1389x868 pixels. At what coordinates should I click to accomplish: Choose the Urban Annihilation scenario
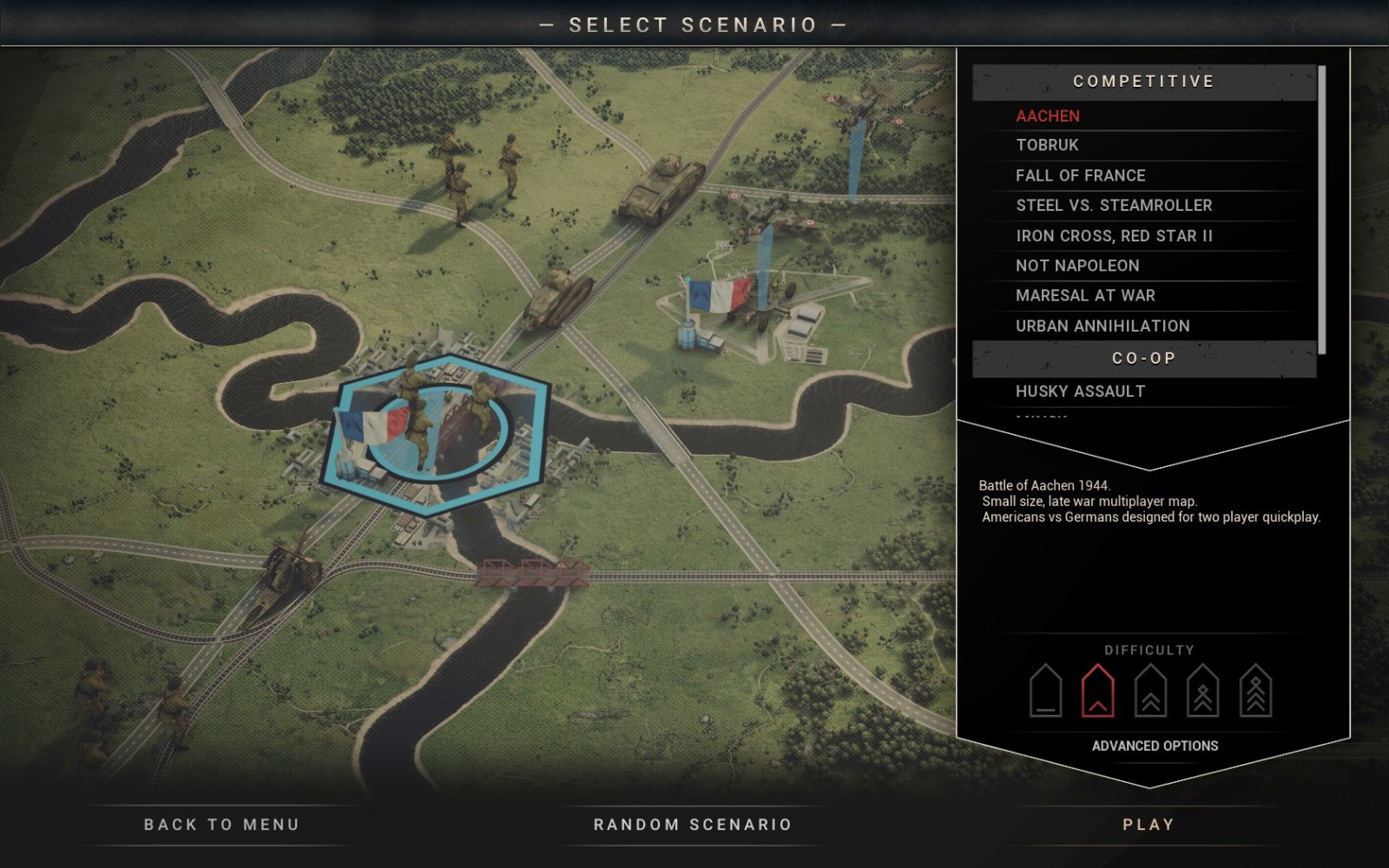tap(1103, 326)
